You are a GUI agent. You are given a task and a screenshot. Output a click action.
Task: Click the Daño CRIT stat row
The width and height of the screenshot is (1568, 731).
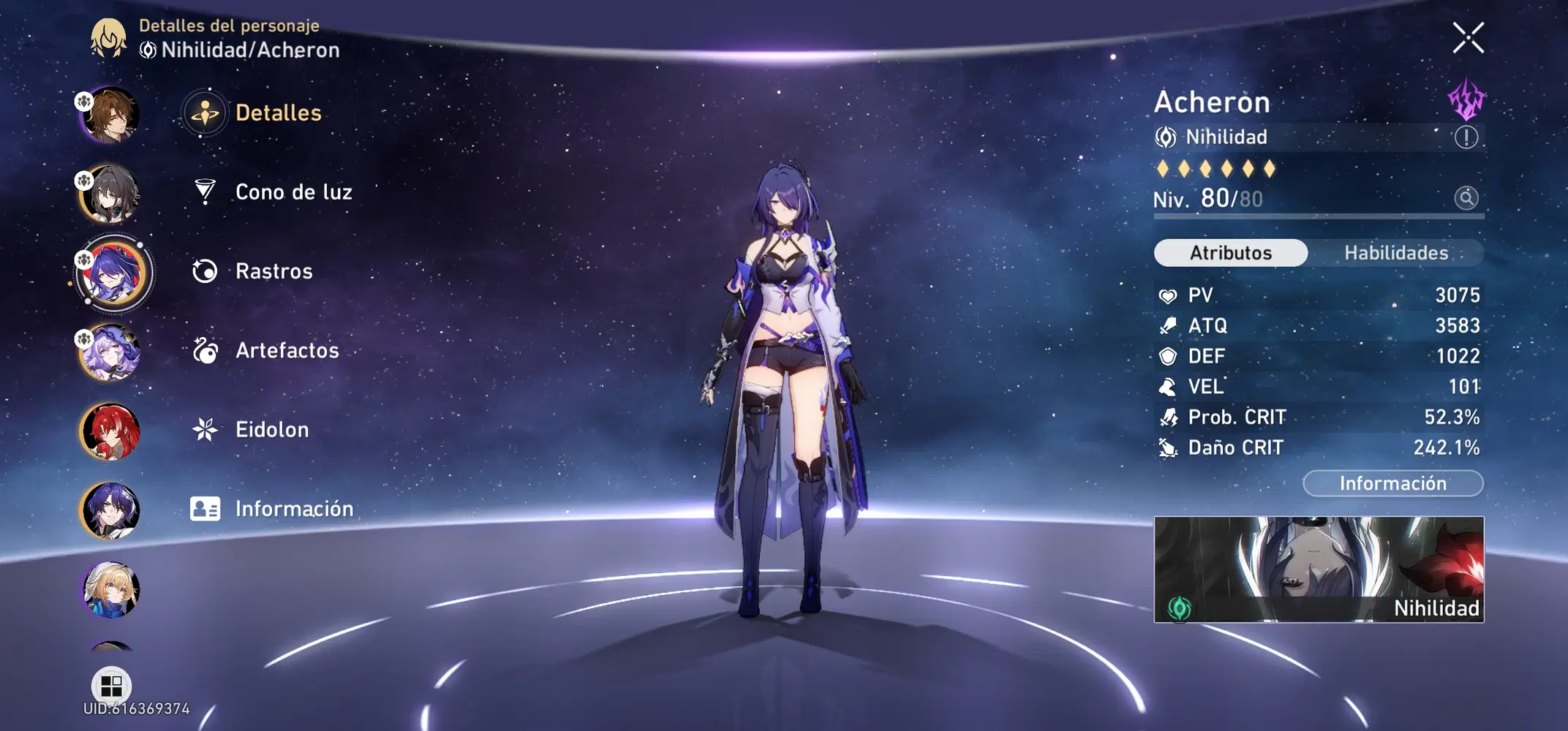click(1316, 447)
